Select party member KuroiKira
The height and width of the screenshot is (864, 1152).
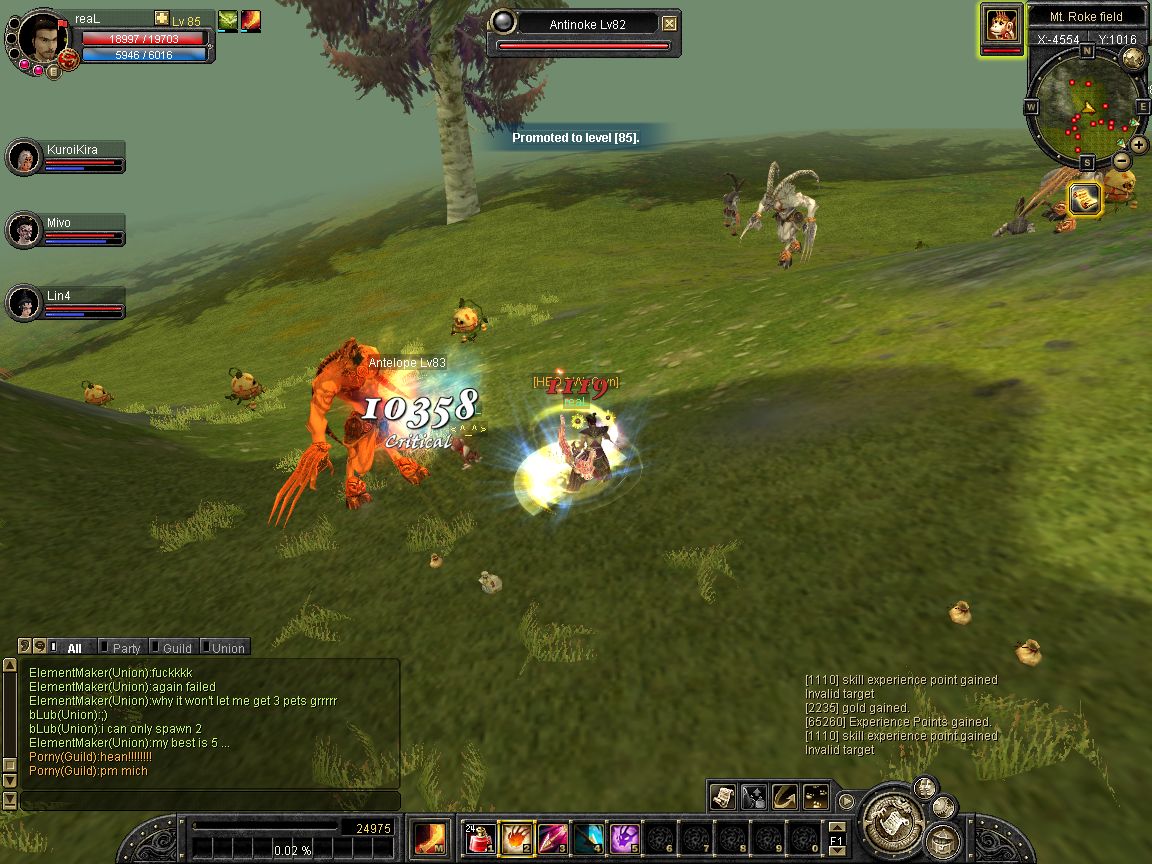click(x=22, y=157)
